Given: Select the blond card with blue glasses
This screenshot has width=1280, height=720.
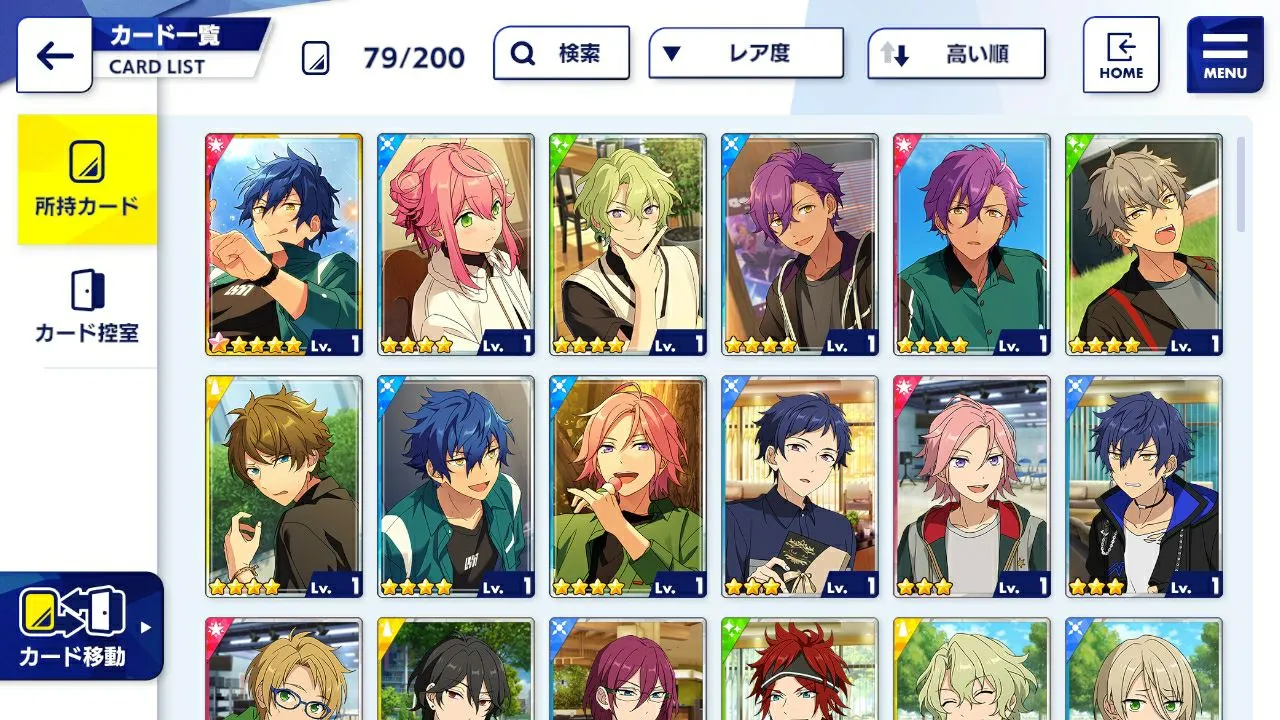Looking at the screenshot, I should click(284, 670).
